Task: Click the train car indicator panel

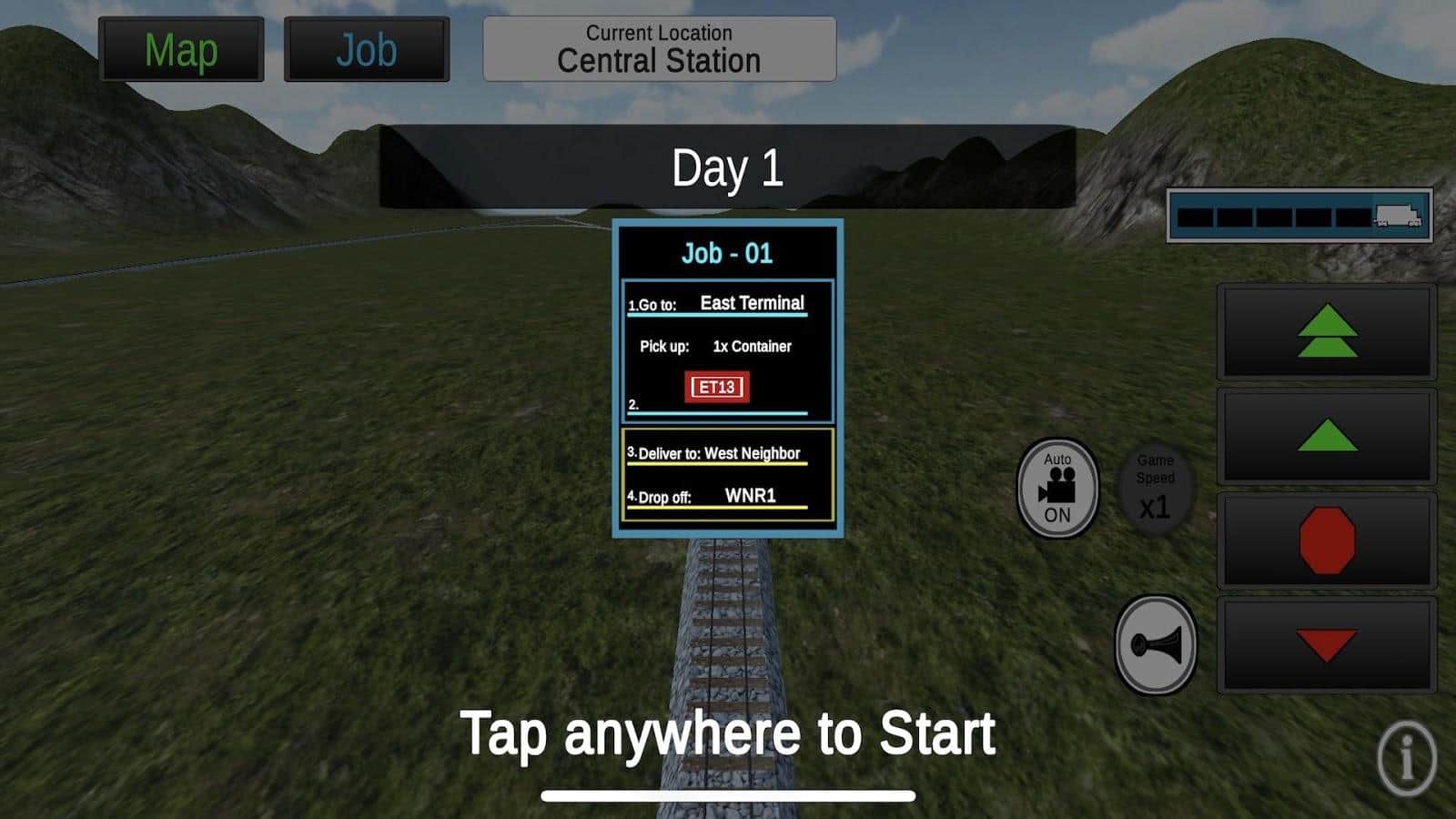Action: 1299,216
